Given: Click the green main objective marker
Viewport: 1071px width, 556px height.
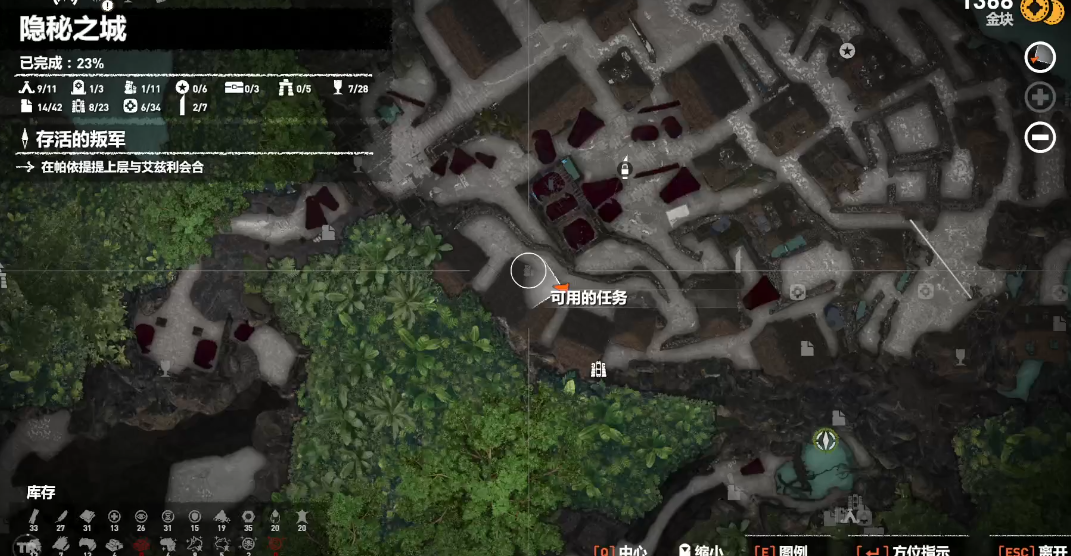Looking at the screenshot, I should pos(824,440).
